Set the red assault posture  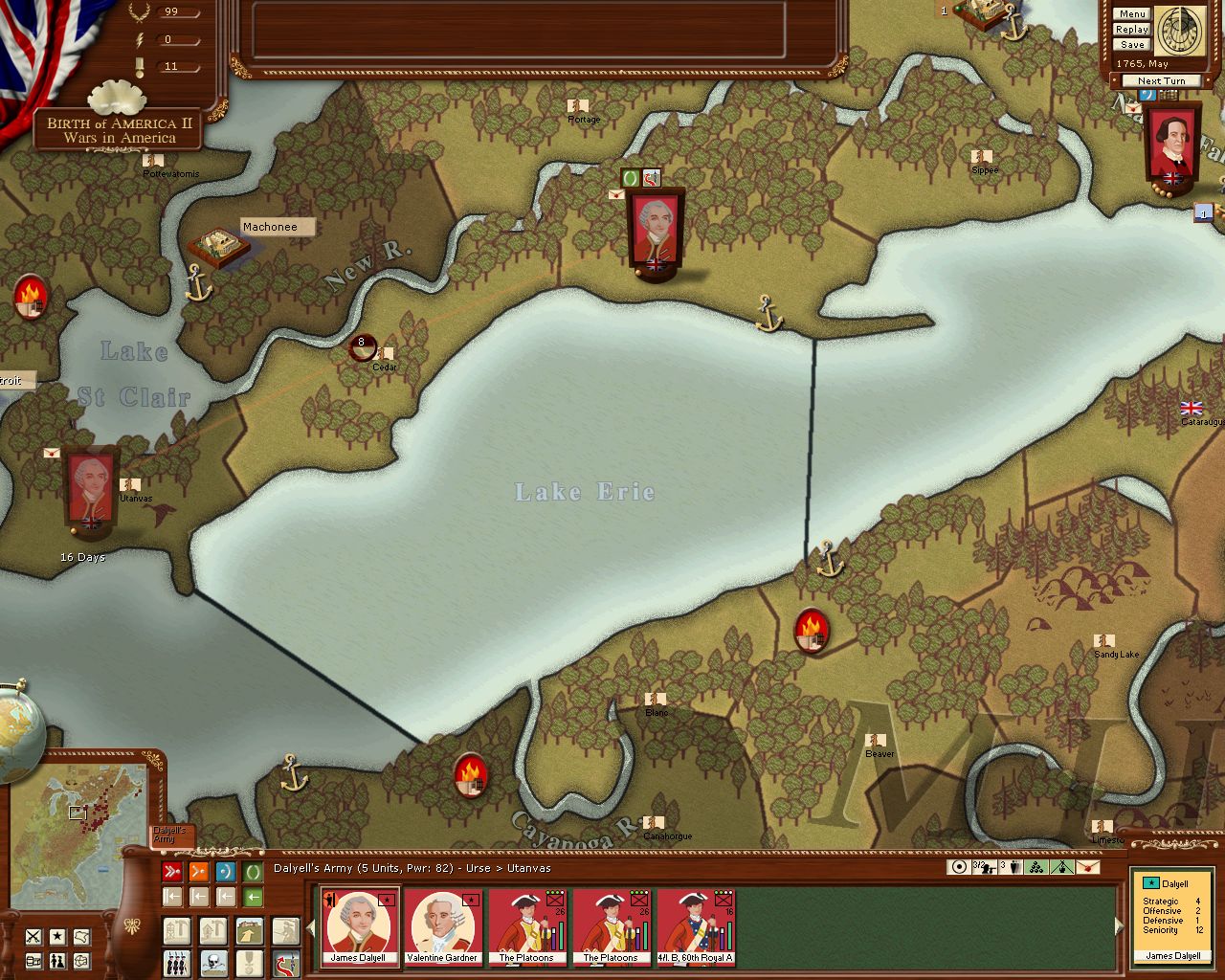coord(172,872)
